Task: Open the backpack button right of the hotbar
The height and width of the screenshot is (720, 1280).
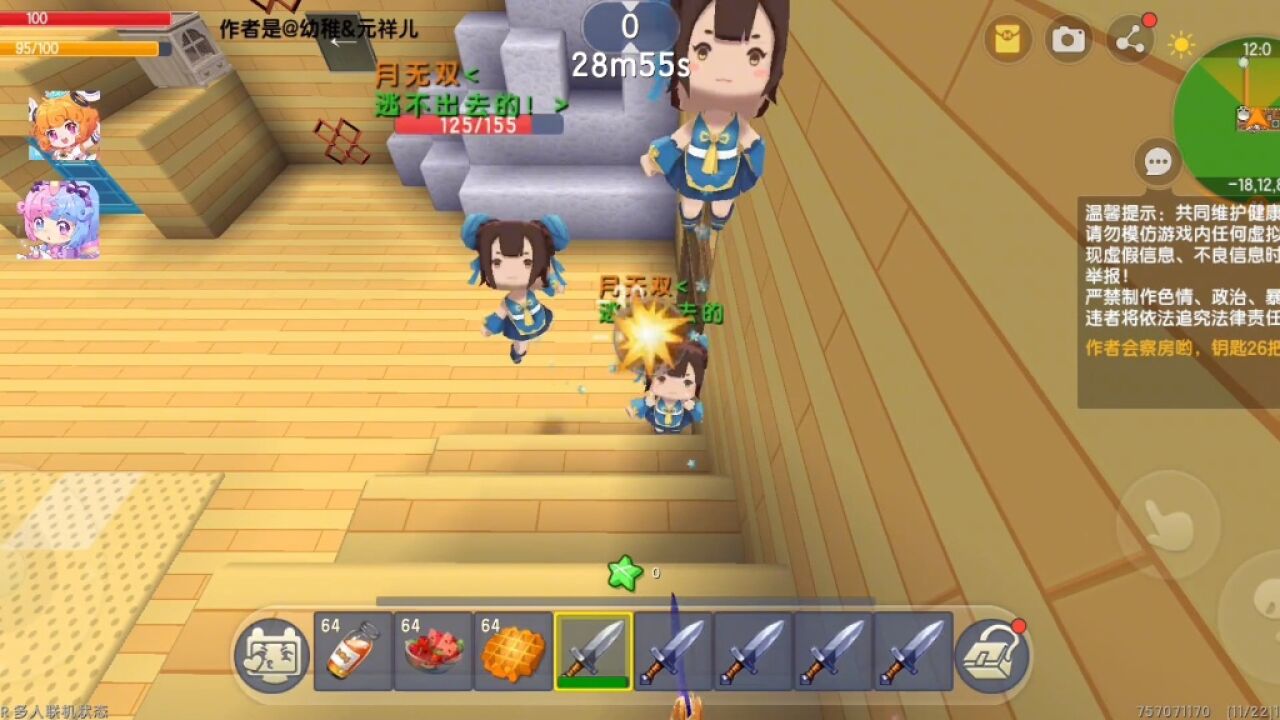Action: pyautogui.click(x=991, y=655)
